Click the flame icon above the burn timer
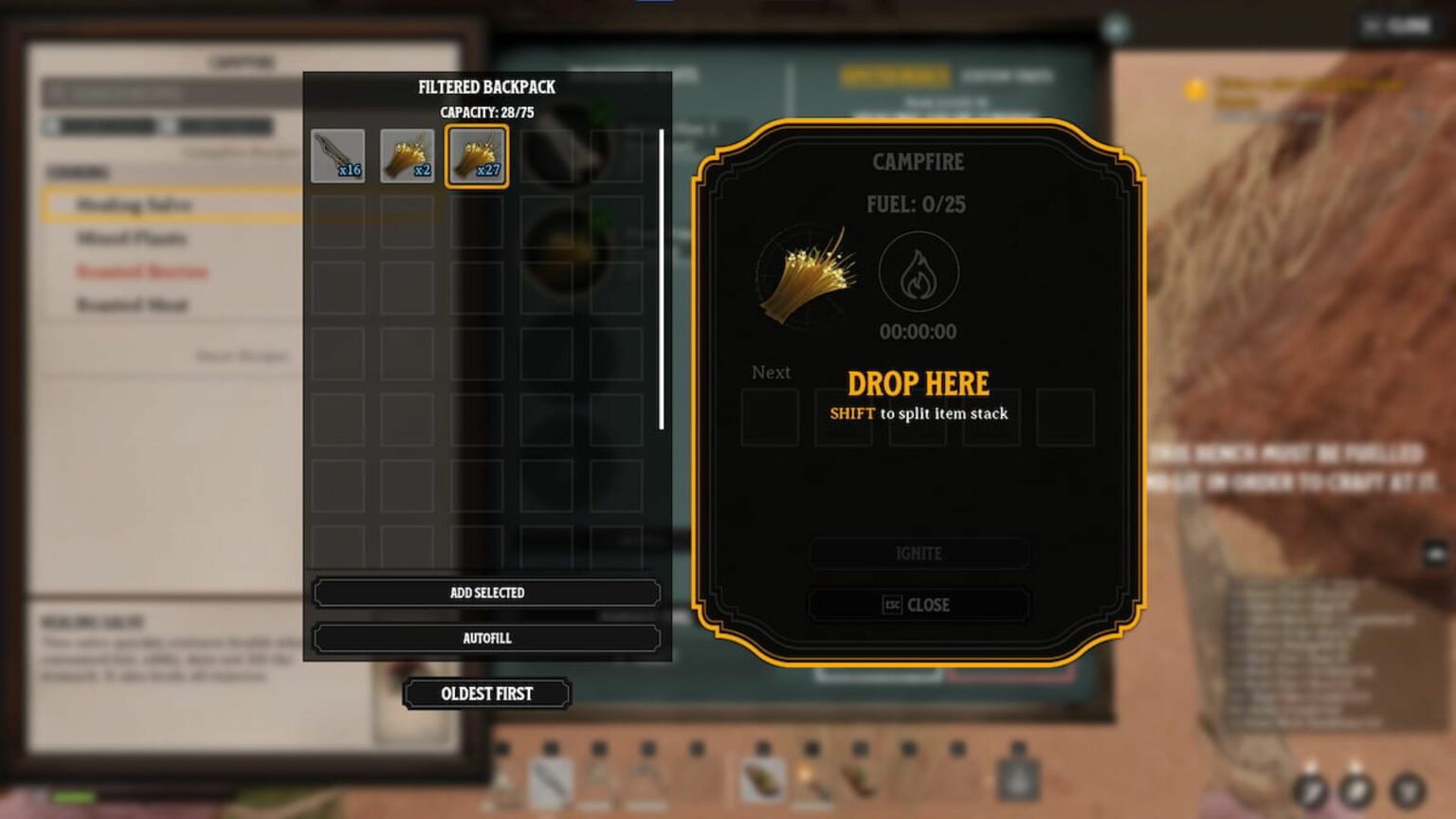 918,272
